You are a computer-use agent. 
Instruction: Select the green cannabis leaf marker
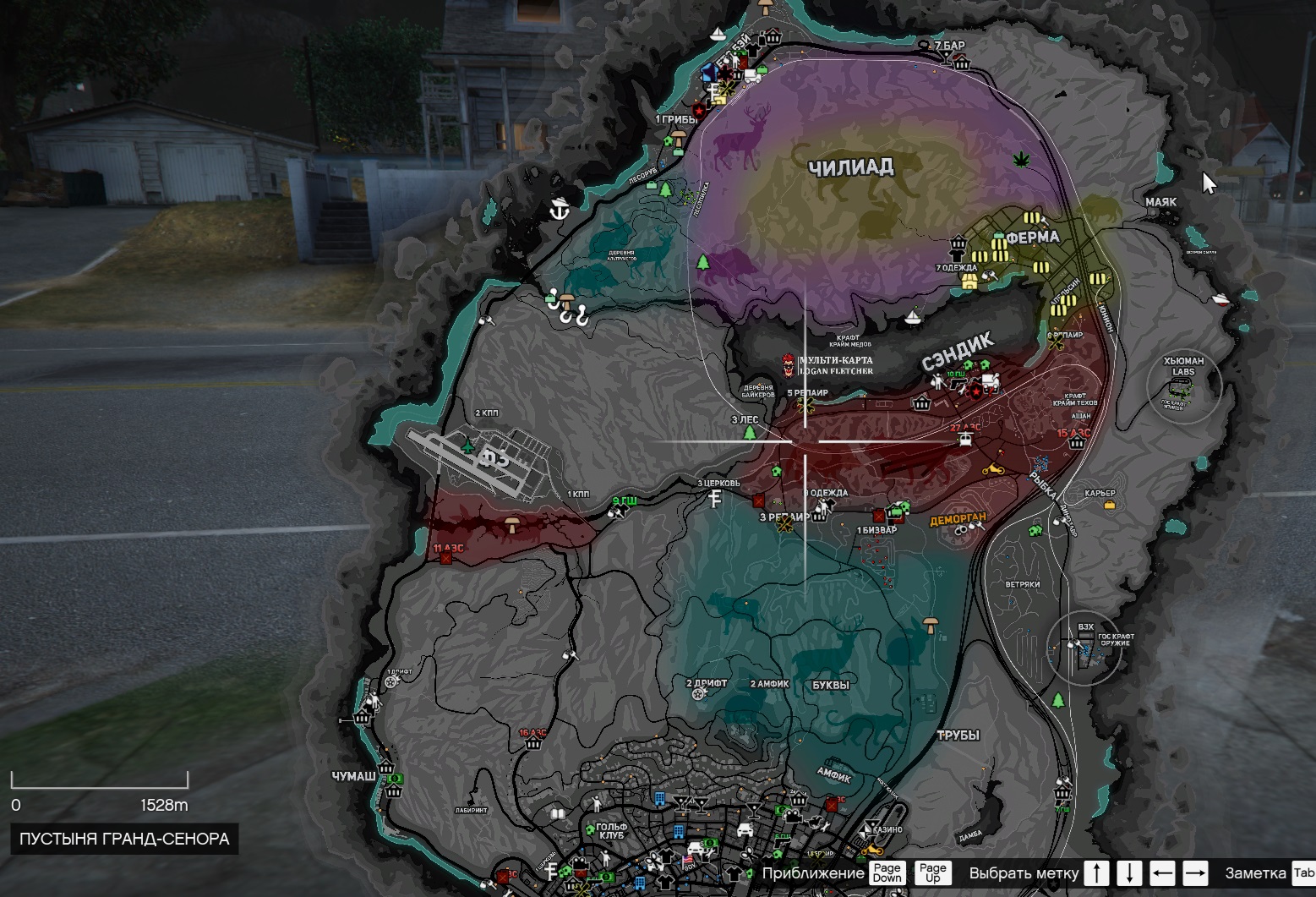point(1023,159)
